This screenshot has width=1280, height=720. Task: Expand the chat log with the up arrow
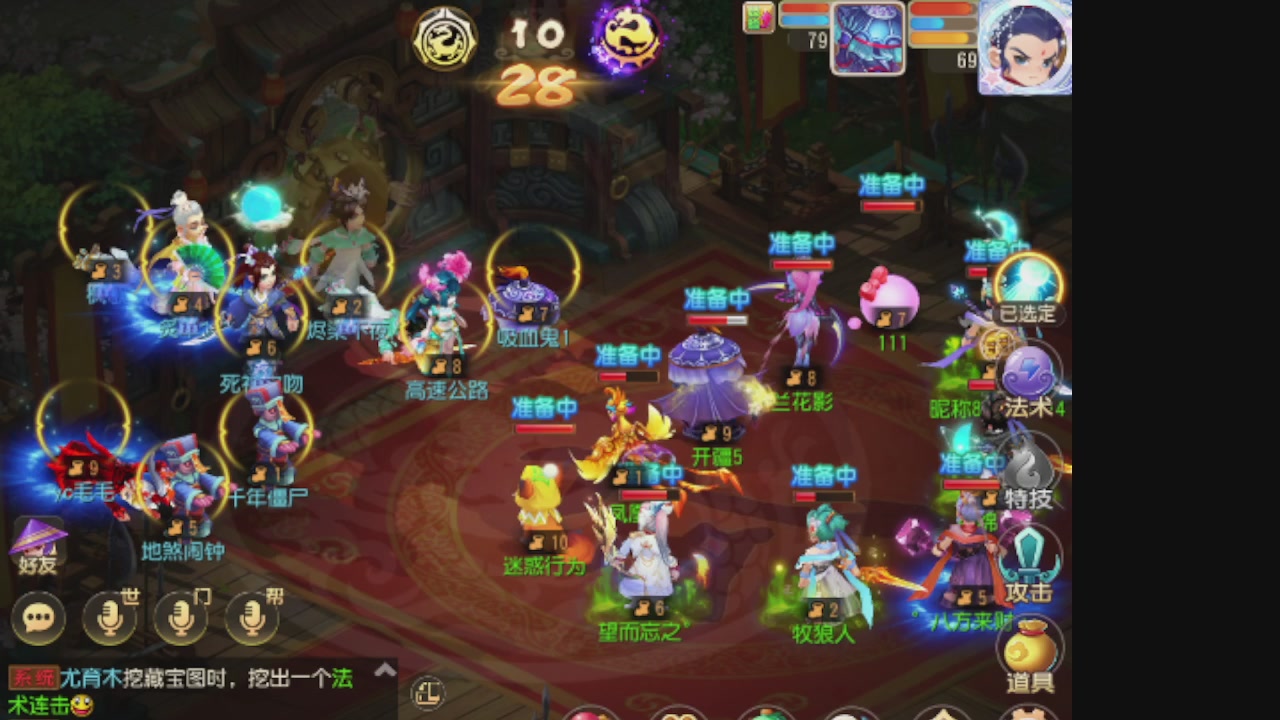coord(385,670)
